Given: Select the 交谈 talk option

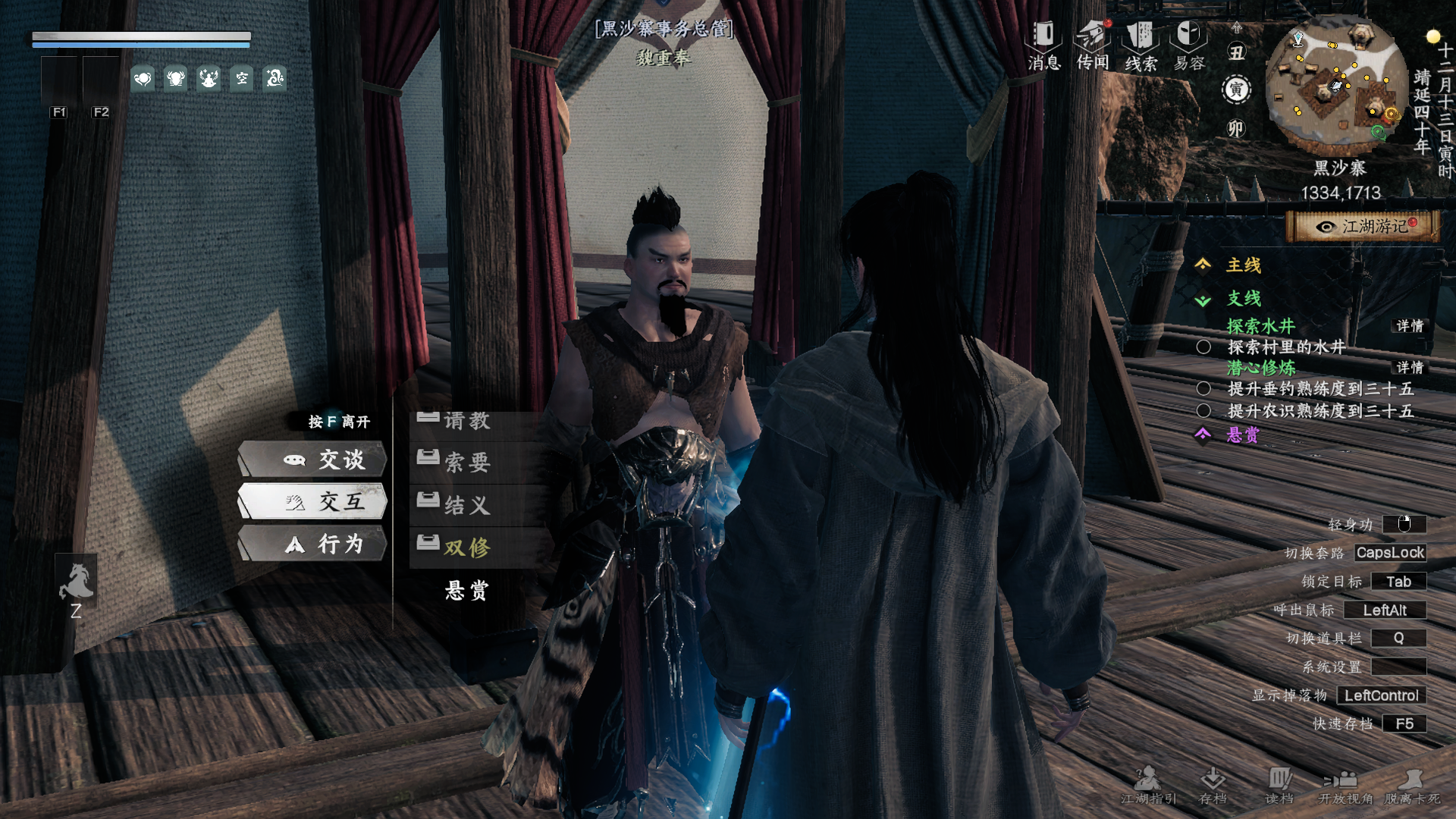Looking at the screenshot, I should pyautogui.click(x=312, y=460).
